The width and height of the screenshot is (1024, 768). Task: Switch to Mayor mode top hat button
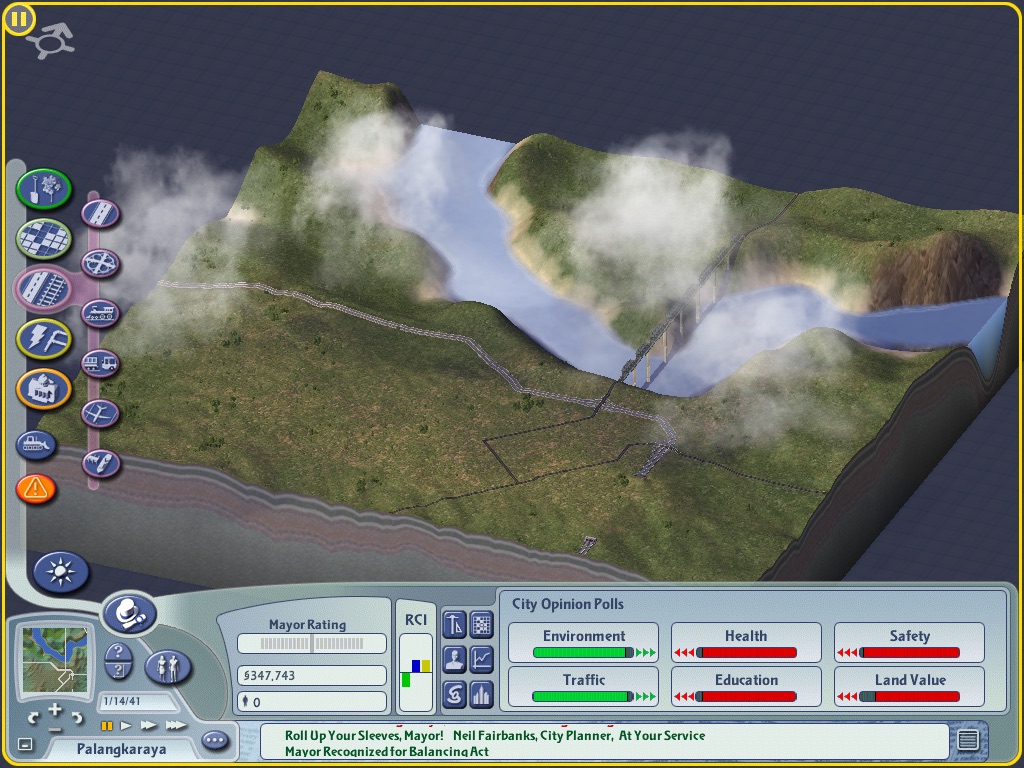pyautogui.click(x=129, y=612)
